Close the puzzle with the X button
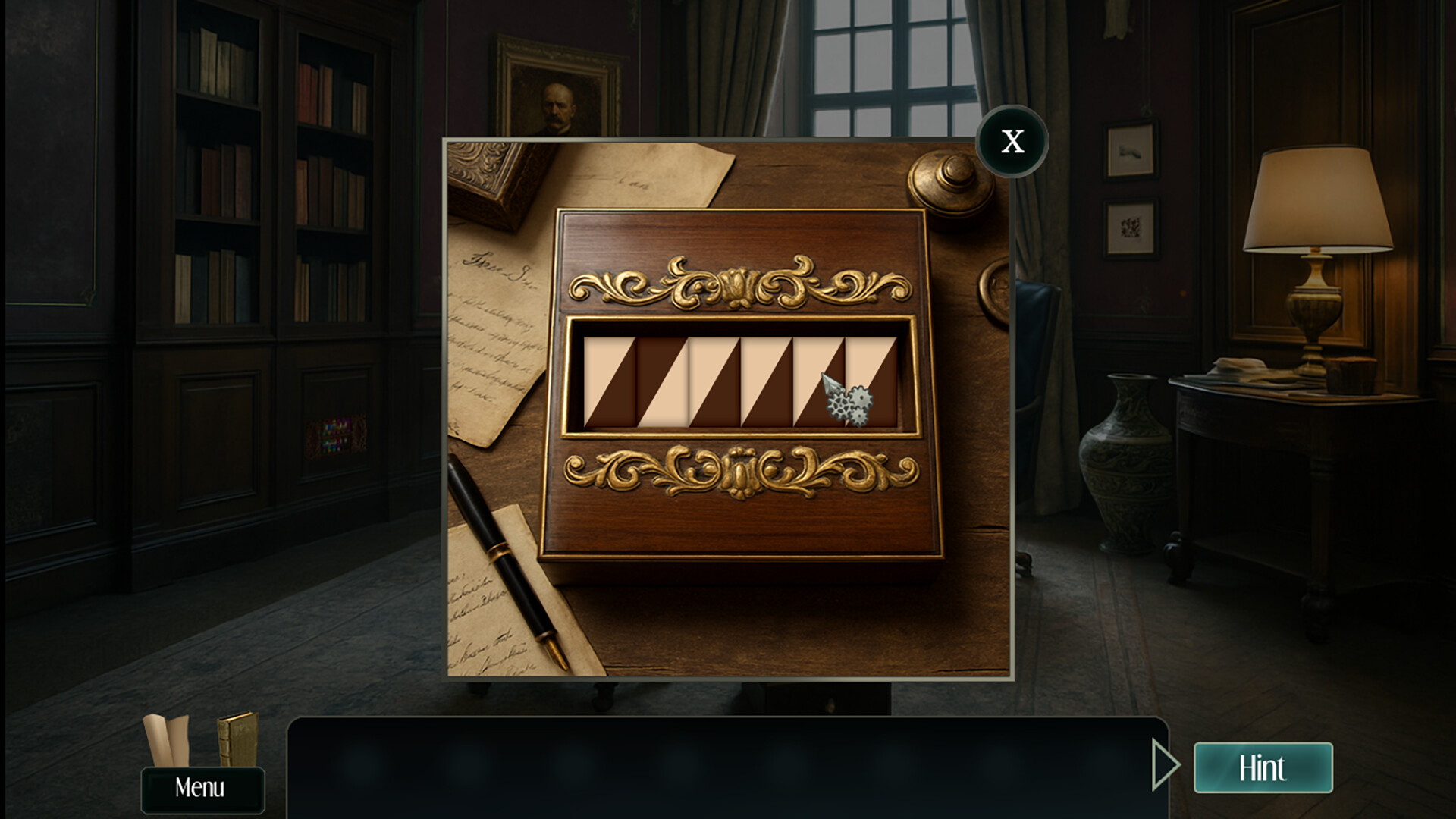This screenshot has width=1456, height=819. pos(1012,140)
